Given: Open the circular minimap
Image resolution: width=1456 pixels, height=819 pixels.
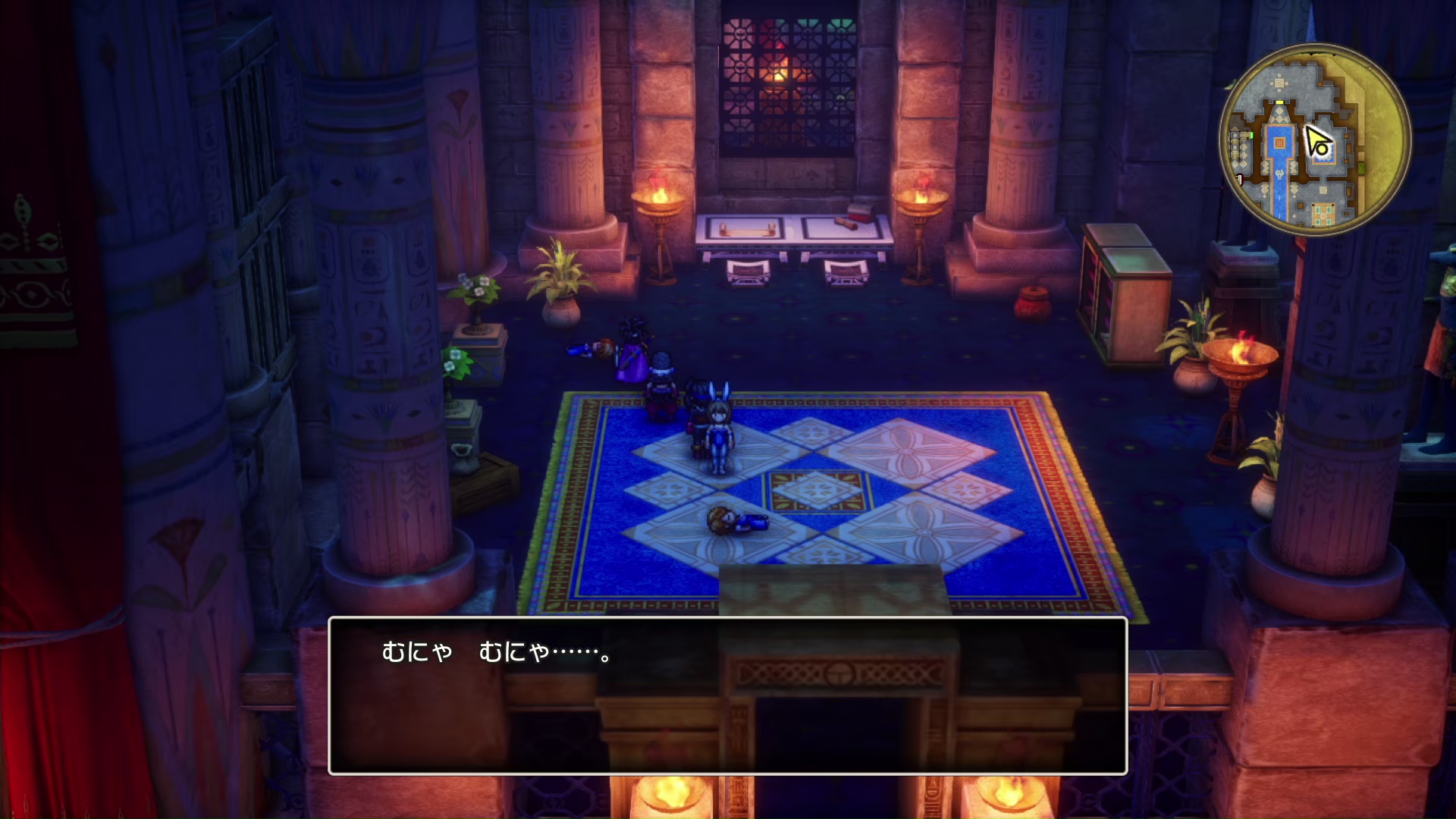Looking at the screenshot, I should [x=1315, y=140].
